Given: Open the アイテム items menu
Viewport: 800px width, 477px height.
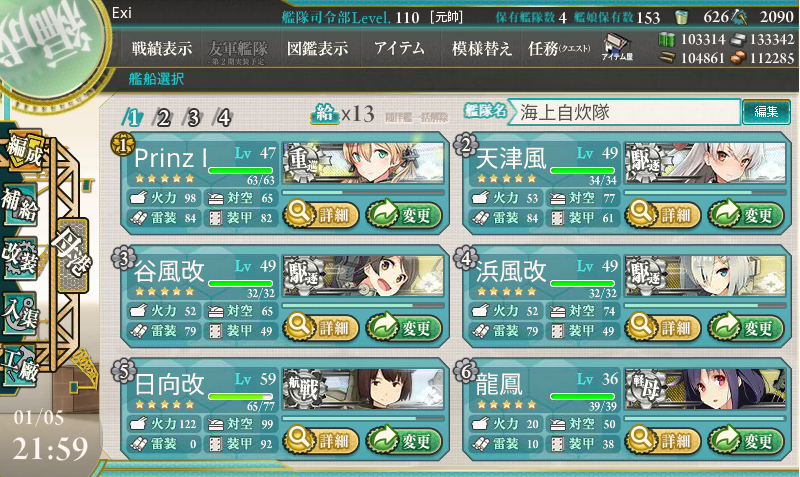Looking at the screenshot, I should 399,48.
